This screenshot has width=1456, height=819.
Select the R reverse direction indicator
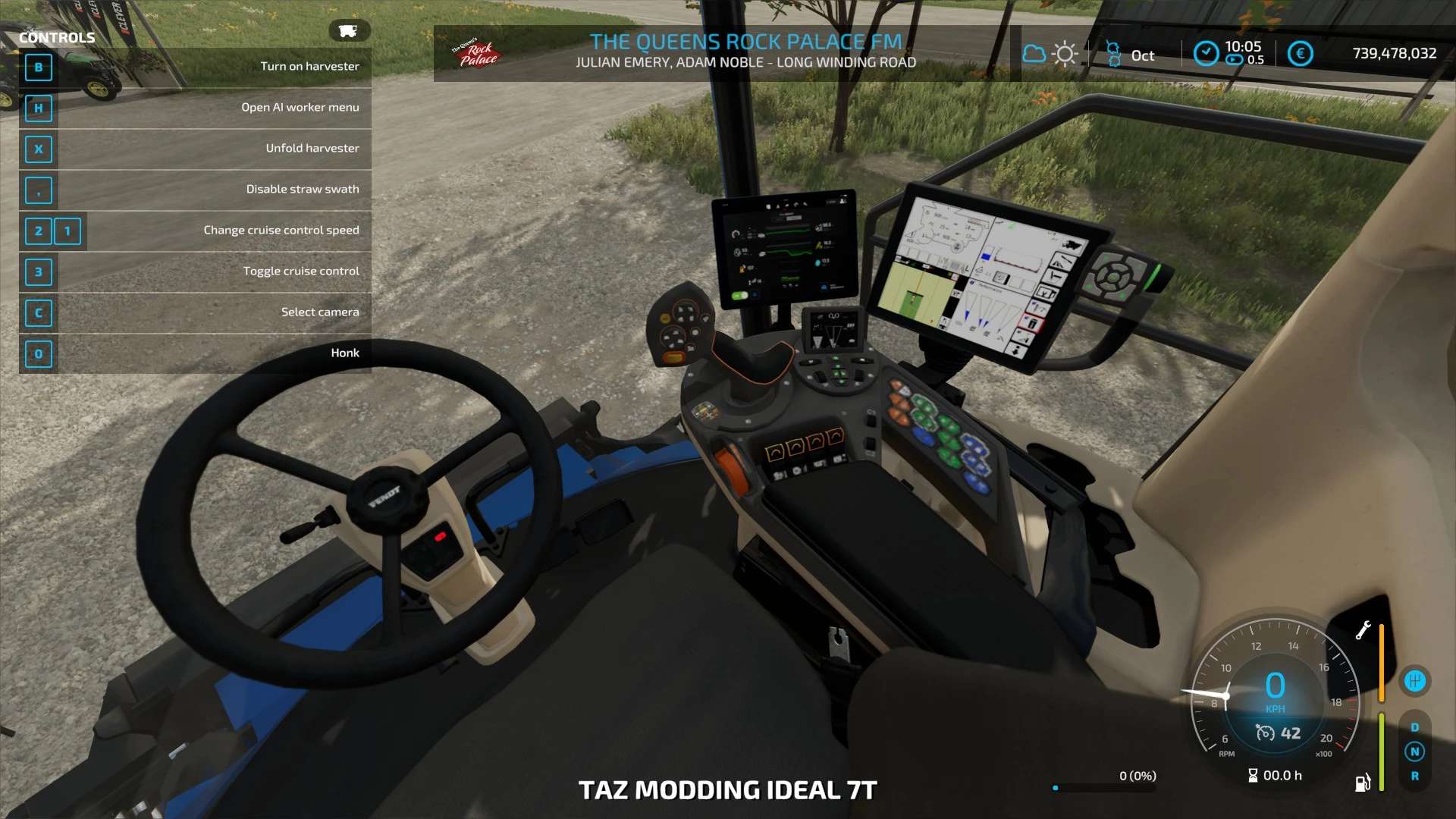pyautogui.click(x=1414, y=777)
